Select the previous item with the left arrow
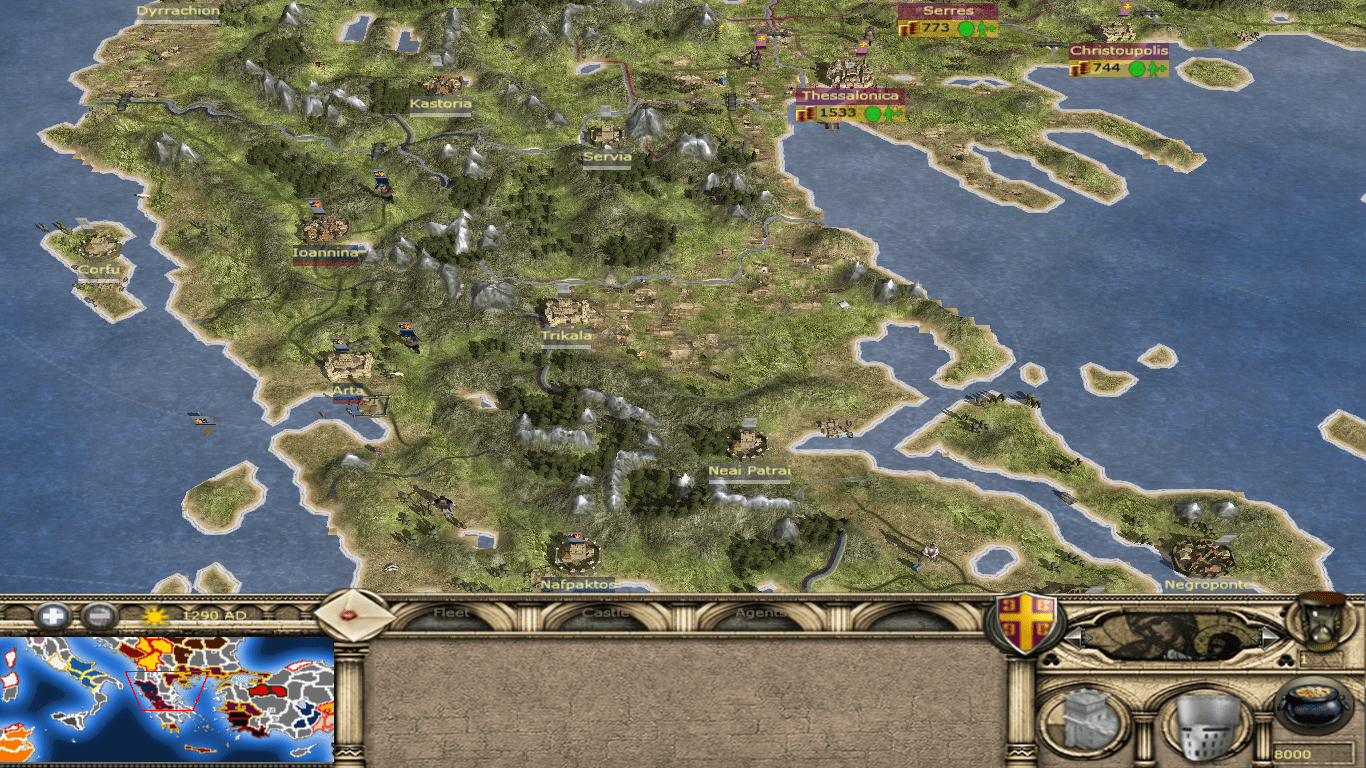 coord(1074,636)
